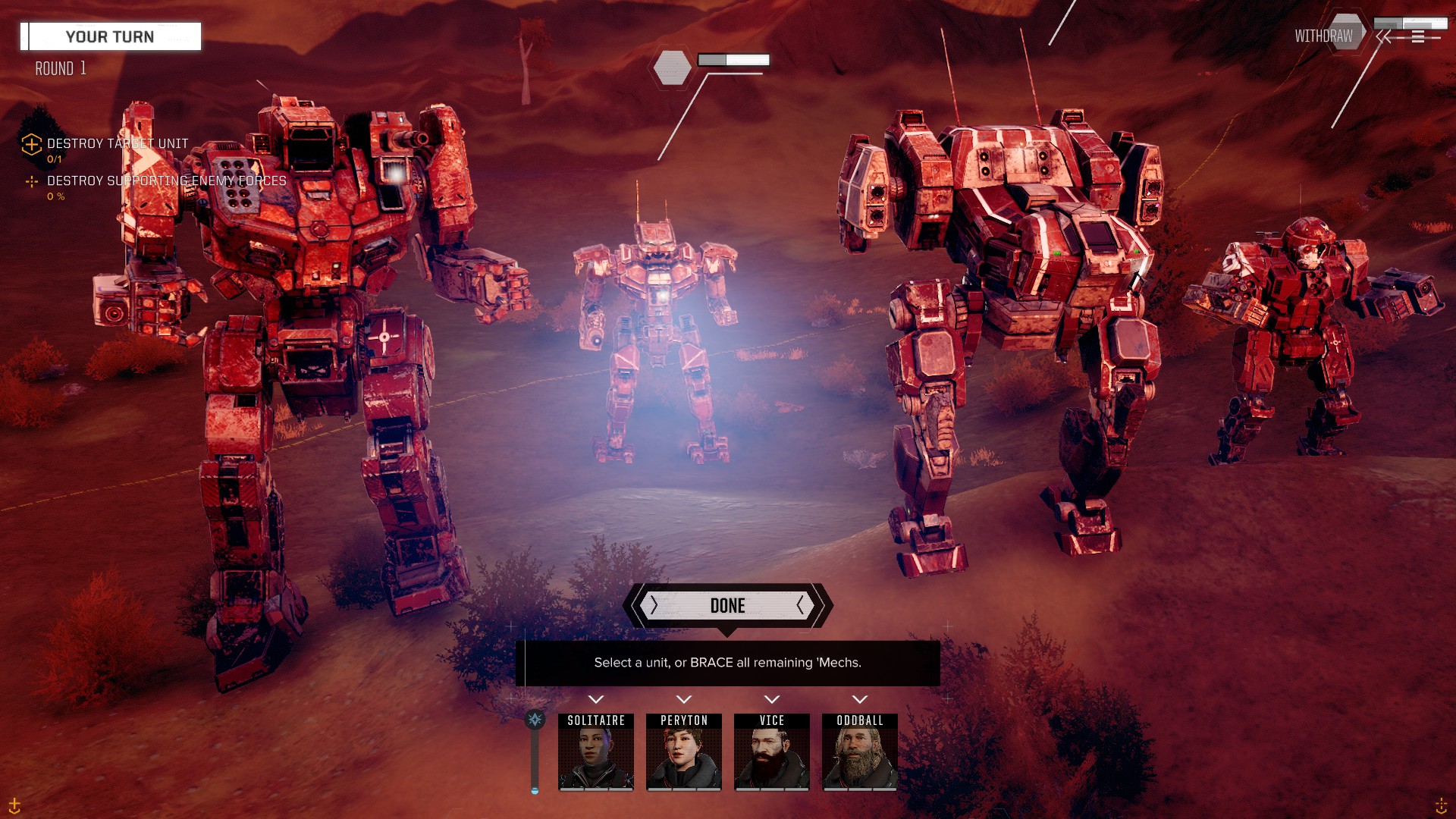Select Vice's unit portrait
Screen dimensions: 1456x819
(771, 752)
